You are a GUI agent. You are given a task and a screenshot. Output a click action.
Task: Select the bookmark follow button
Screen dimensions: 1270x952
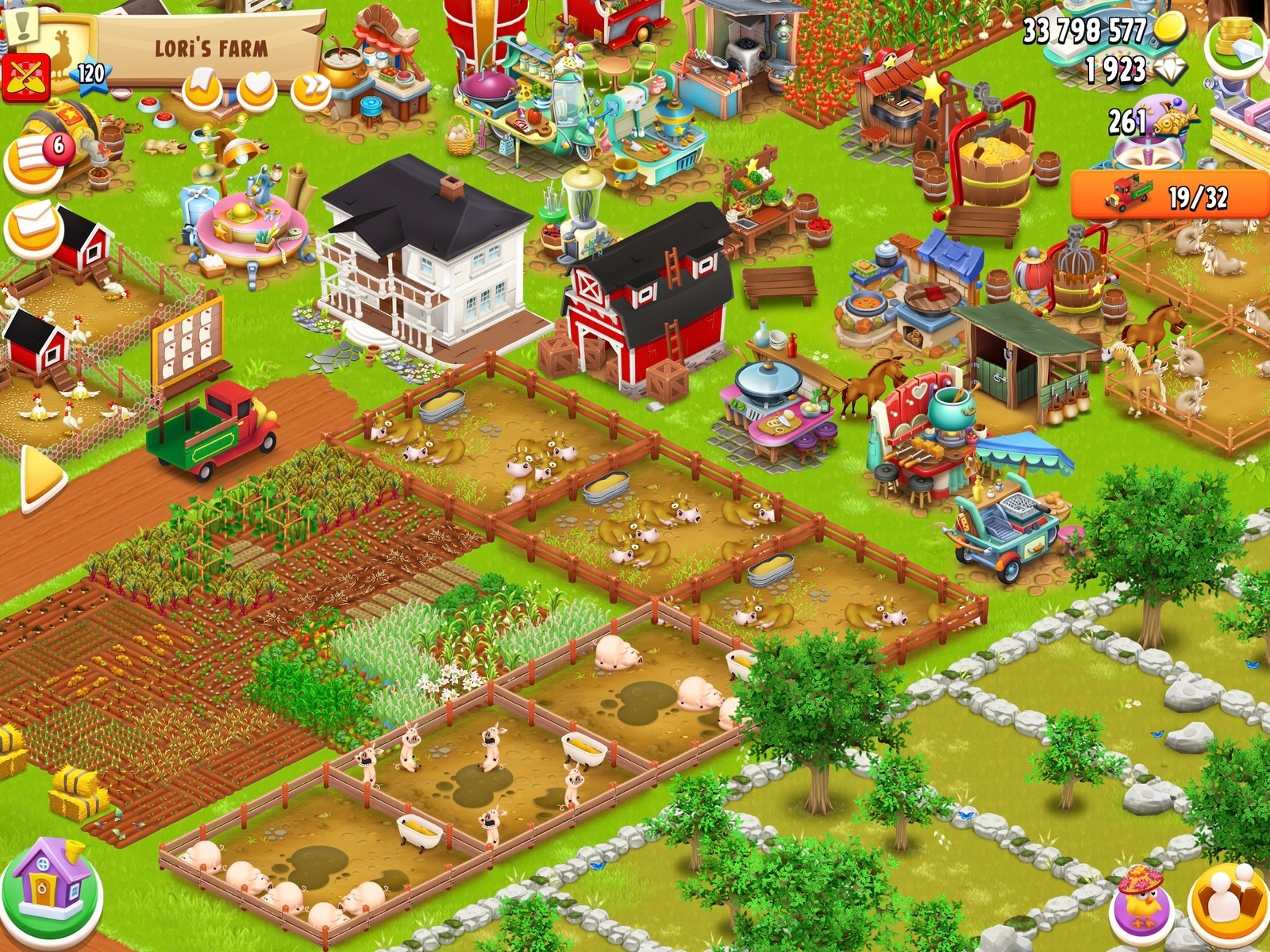click(202, 90)
